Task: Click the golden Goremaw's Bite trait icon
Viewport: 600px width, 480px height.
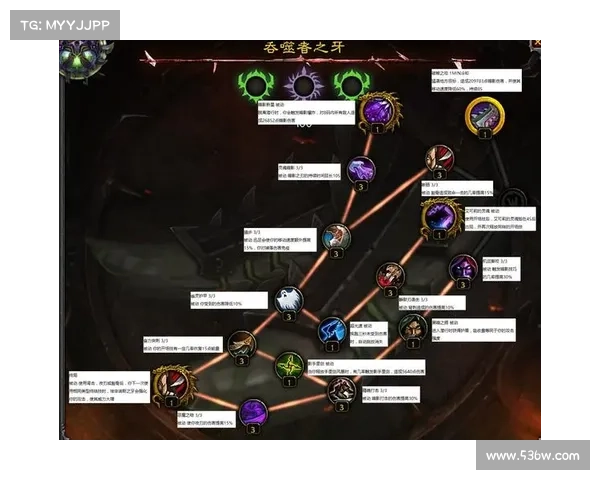Action: click(x=484, y=114)
